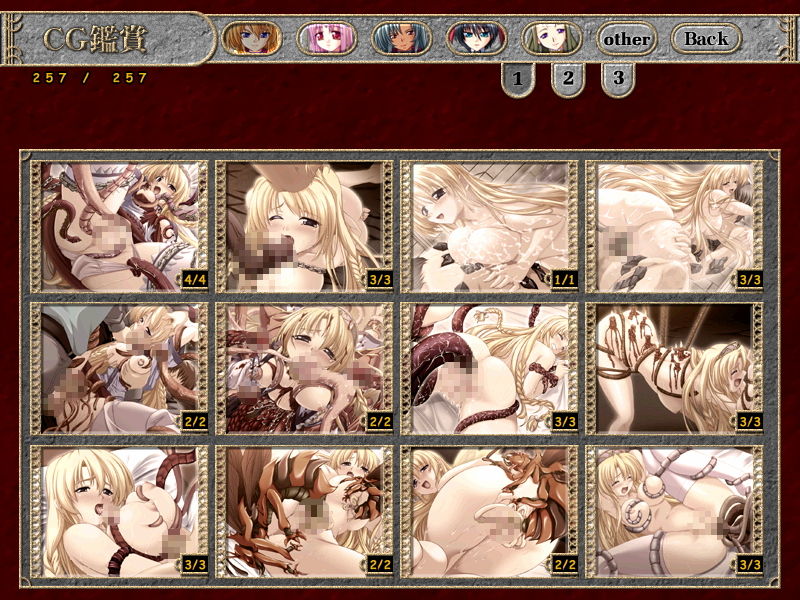Open the dark-haired character's gallery tab
This screenshot has width=800, height=600.
(476, 39)
